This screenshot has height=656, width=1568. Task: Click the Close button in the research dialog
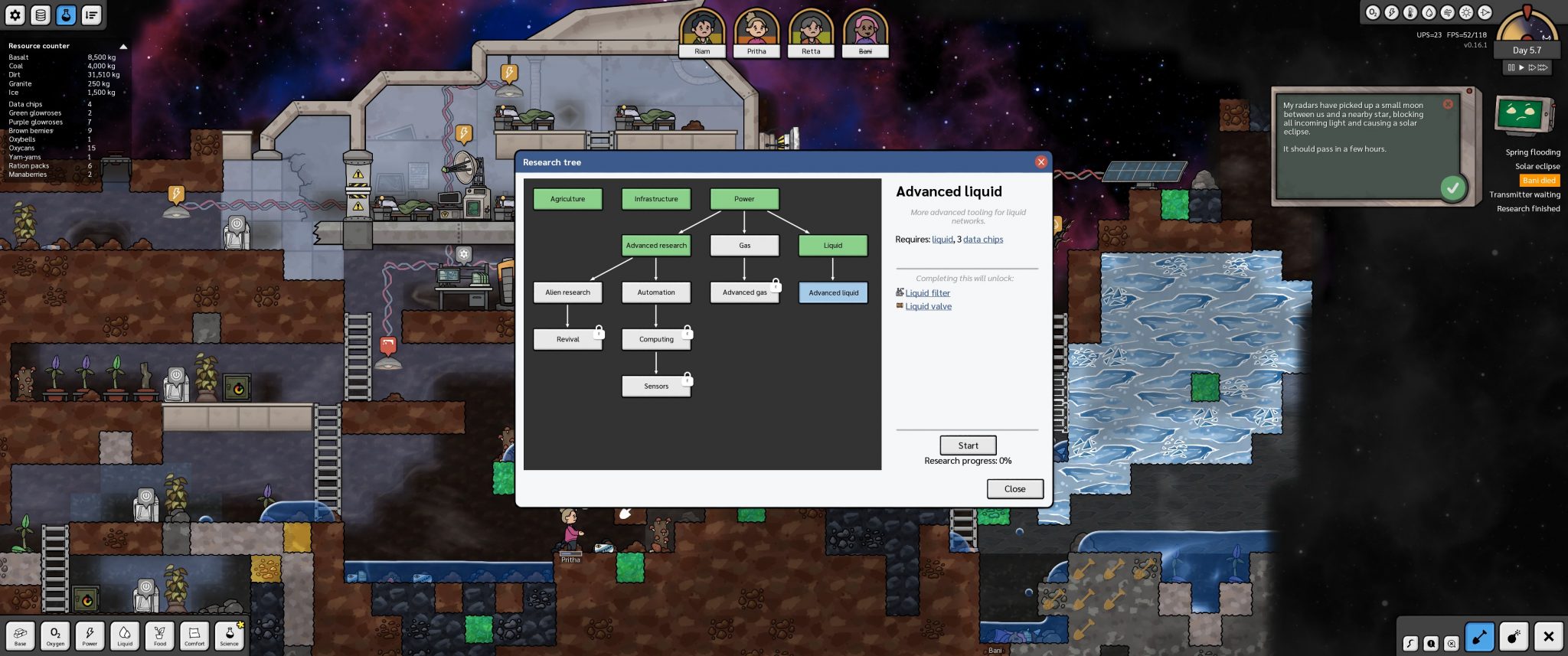tap(1014, 489)
